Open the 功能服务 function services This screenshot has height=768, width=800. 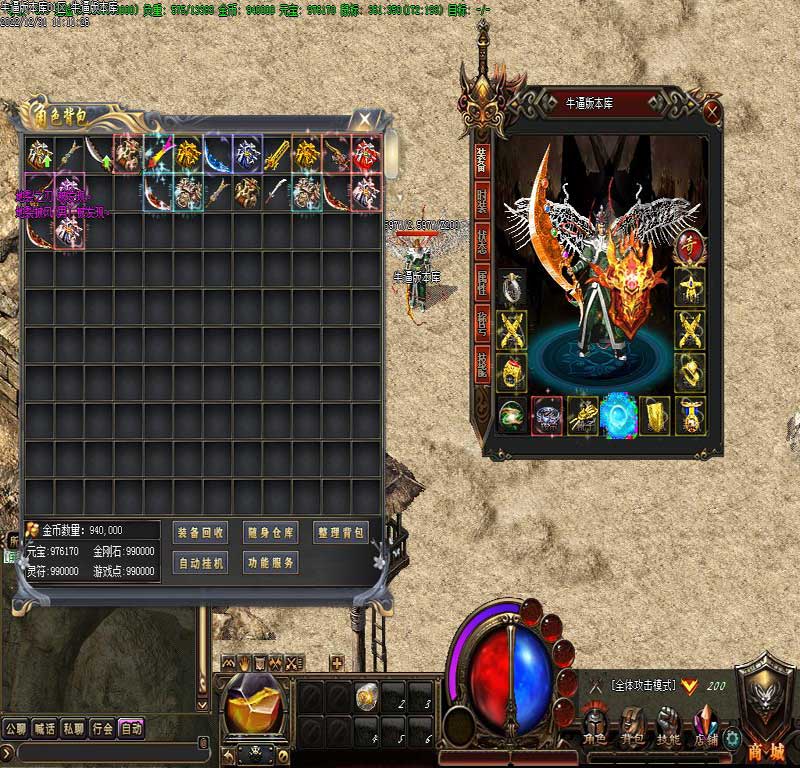270,563
